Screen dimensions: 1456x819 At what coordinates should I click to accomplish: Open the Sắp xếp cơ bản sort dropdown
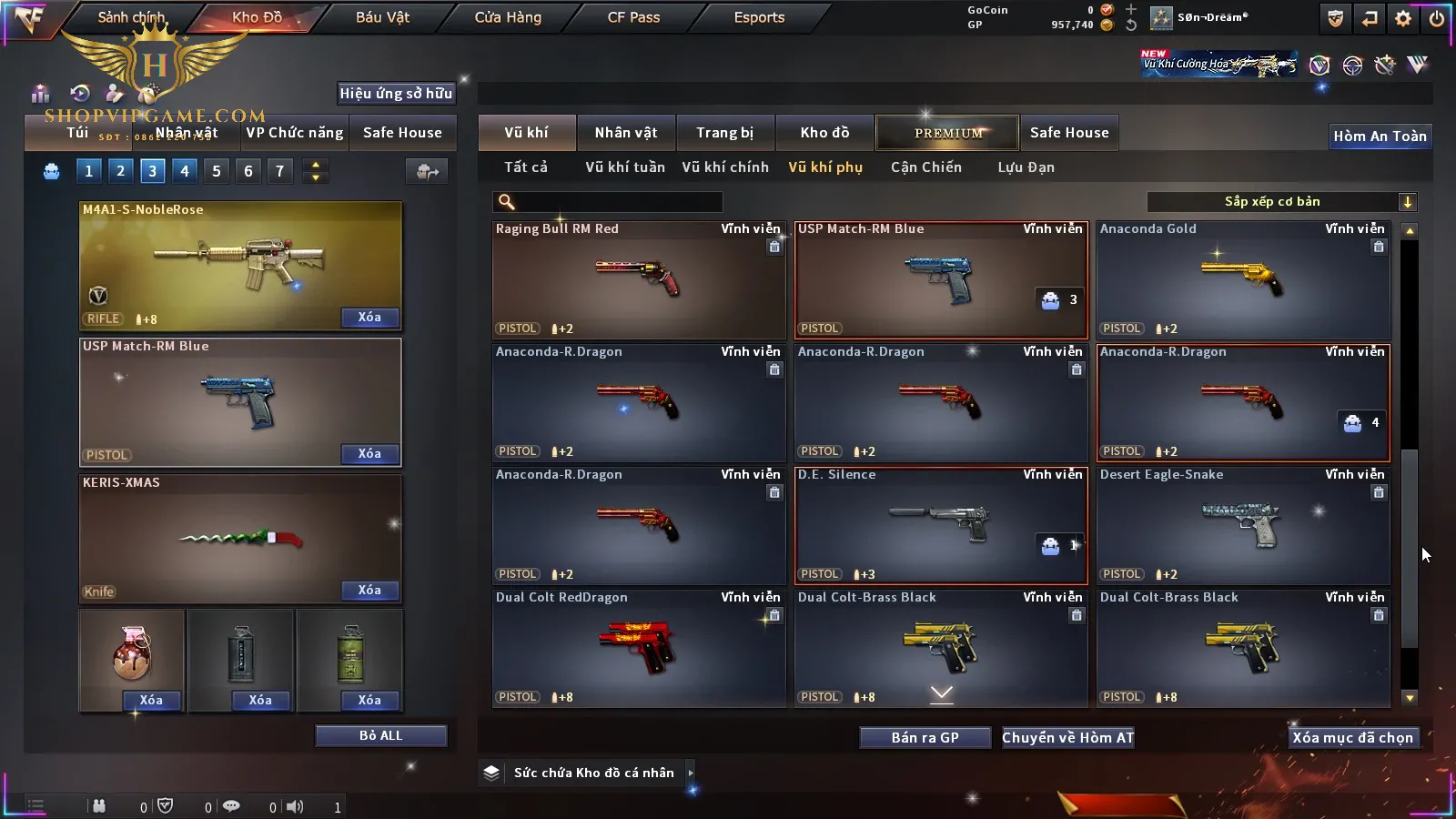point(1281,202)
